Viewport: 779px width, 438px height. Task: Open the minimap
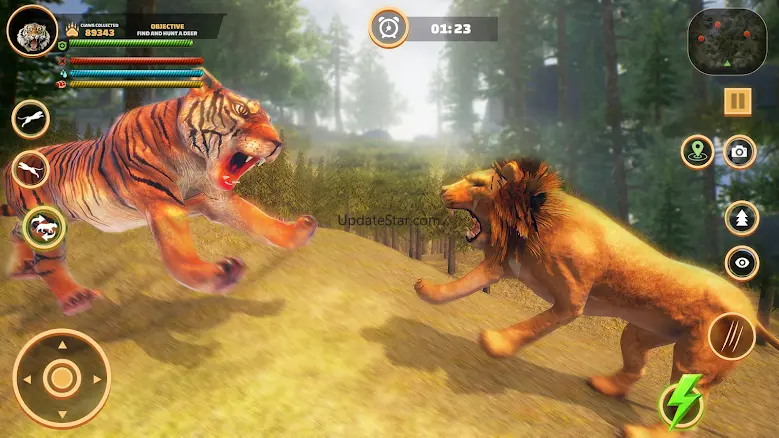(727, 41)
